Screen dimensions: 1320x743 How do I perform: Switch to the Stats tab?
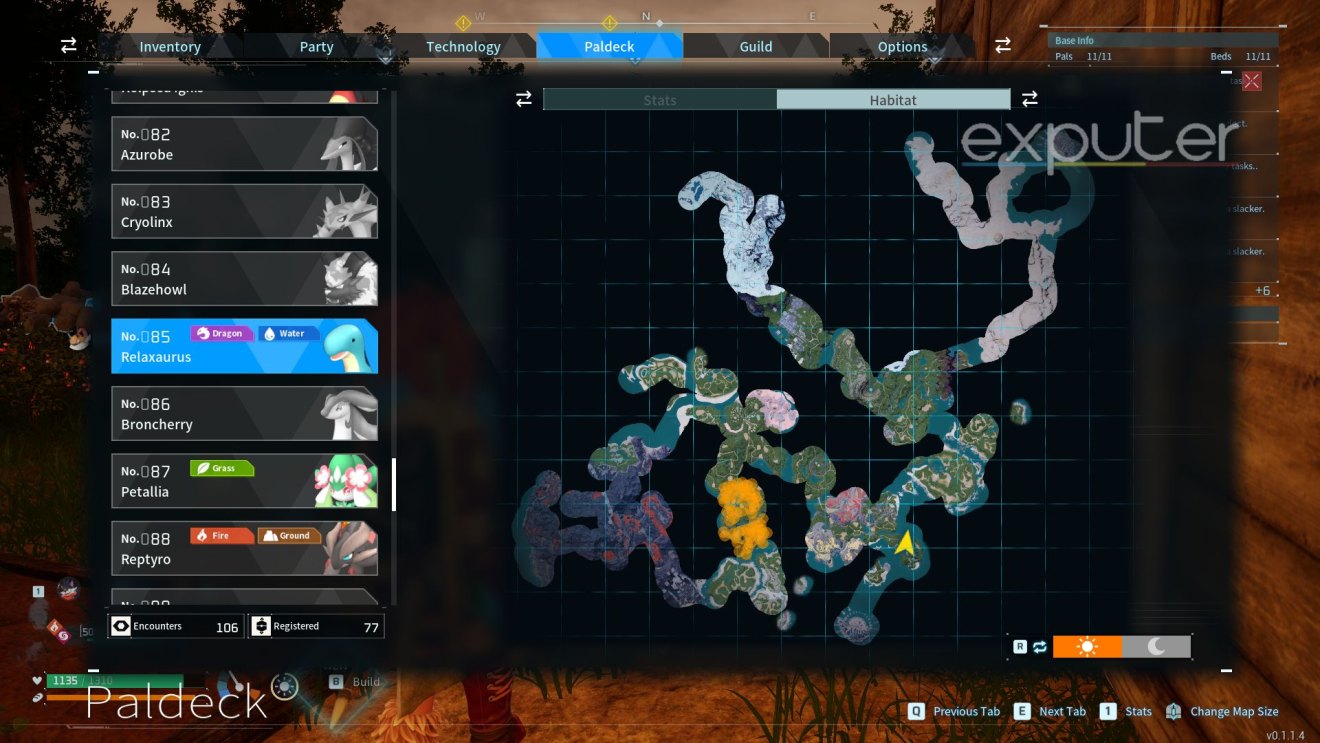point(660,99)
